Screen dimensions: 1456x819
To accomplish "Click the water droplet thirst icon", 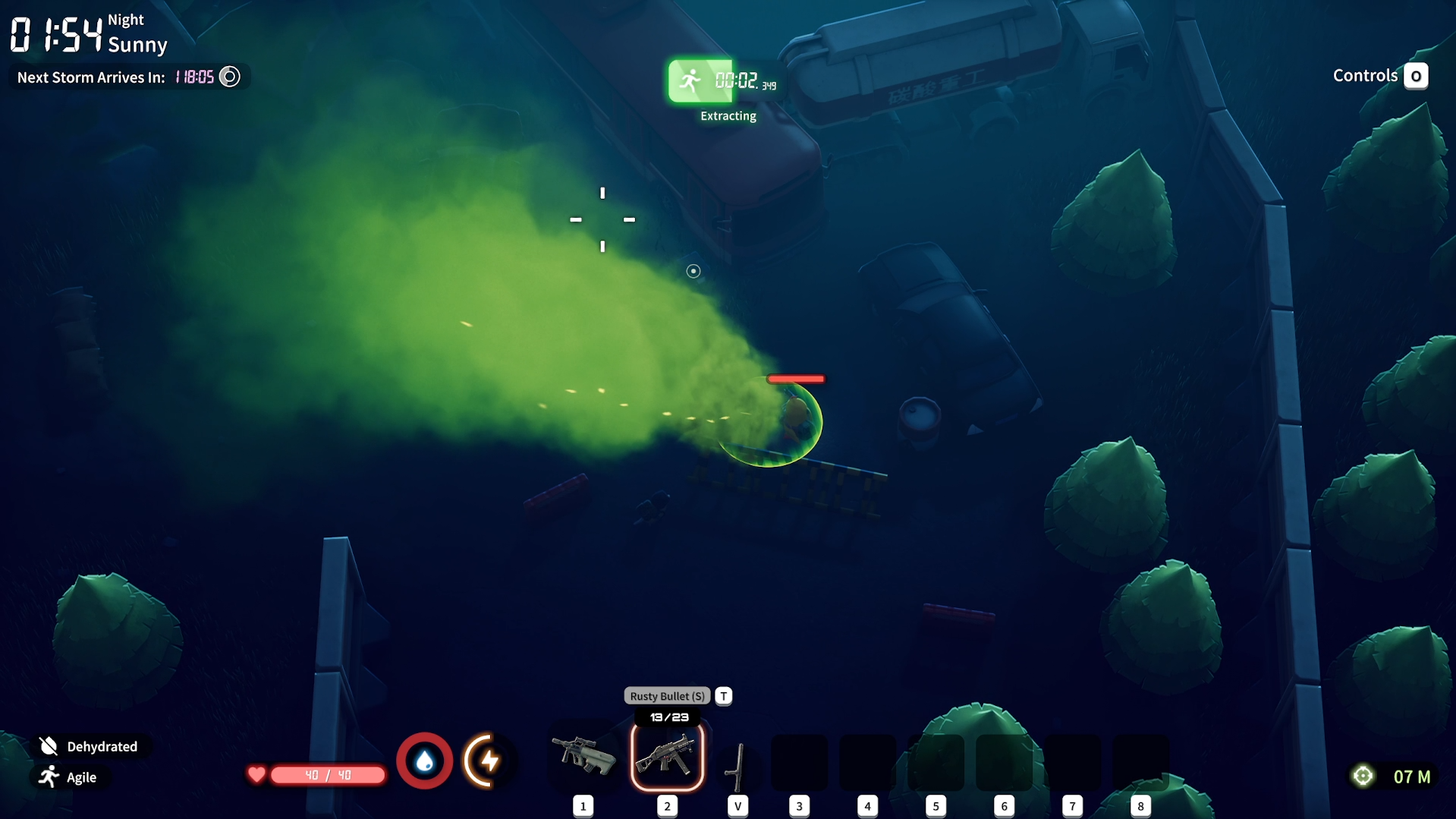I will pyautogui.click(x=425, y=761).
